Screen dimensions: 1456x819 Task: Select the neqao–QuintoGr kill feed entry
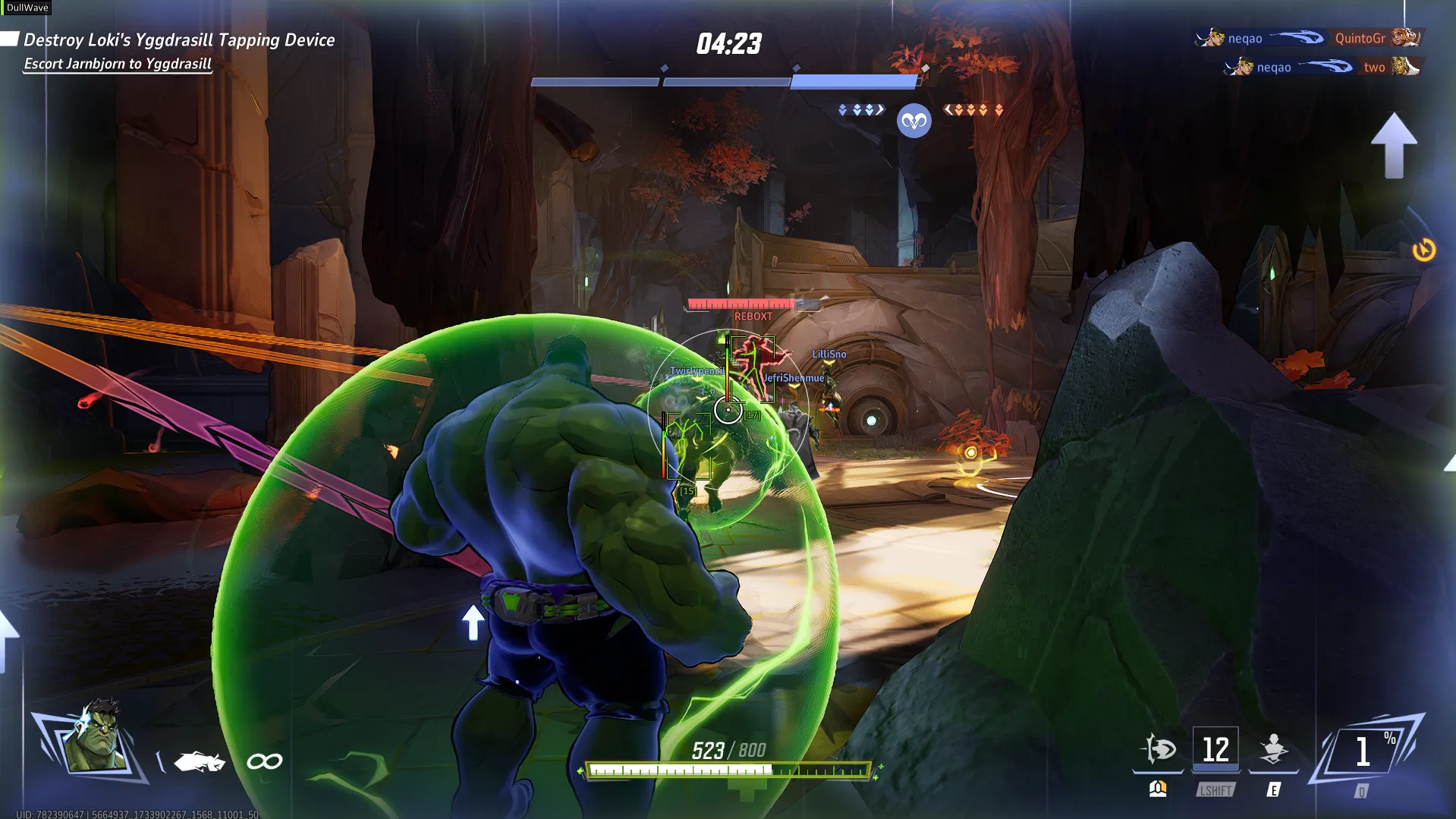[x=1308, y=38]
